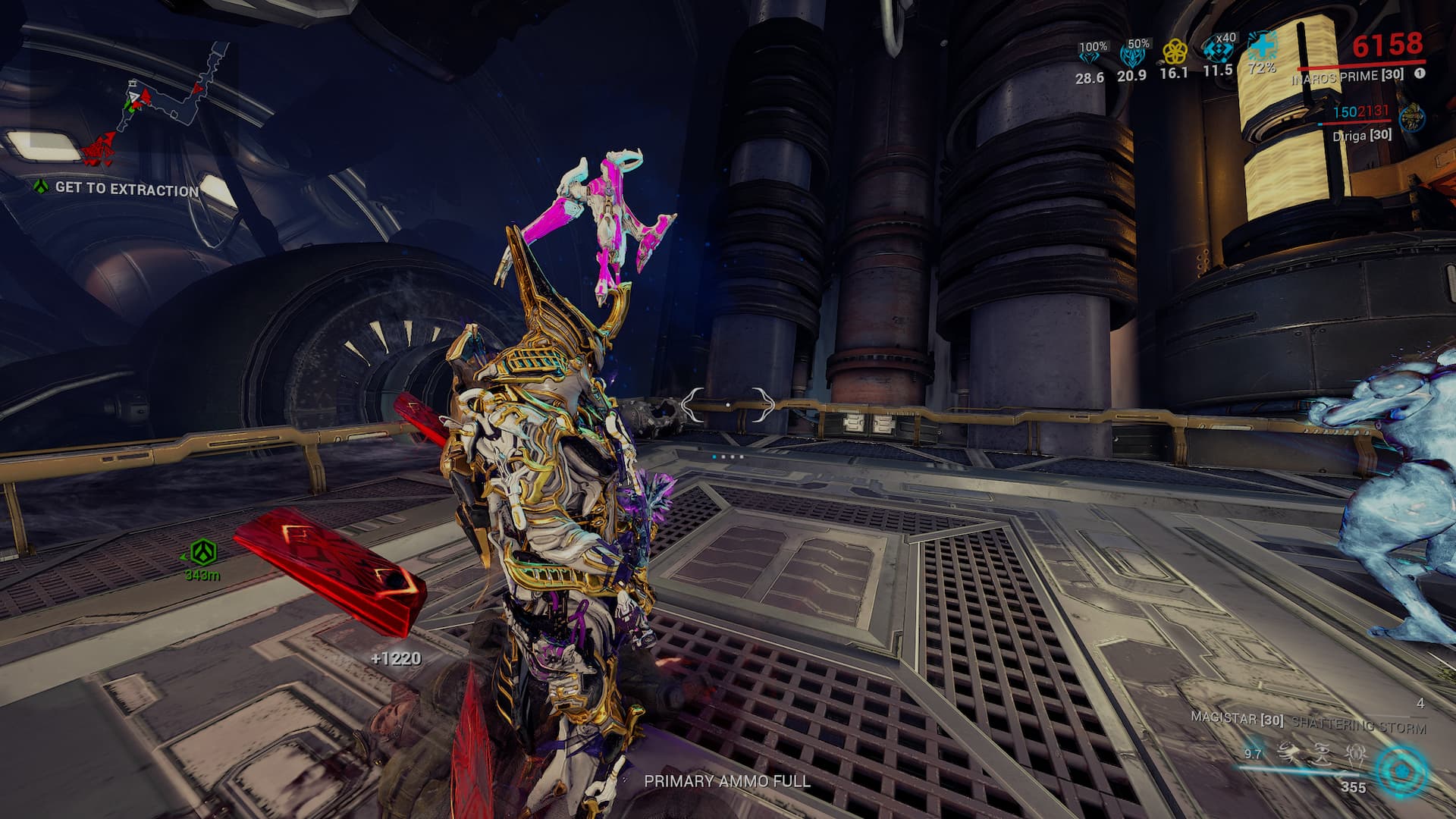The width and height of the screenshot is (1456, 819).
Task: Activate the eye-symbol ability icon
Action: click(1322, 754)
